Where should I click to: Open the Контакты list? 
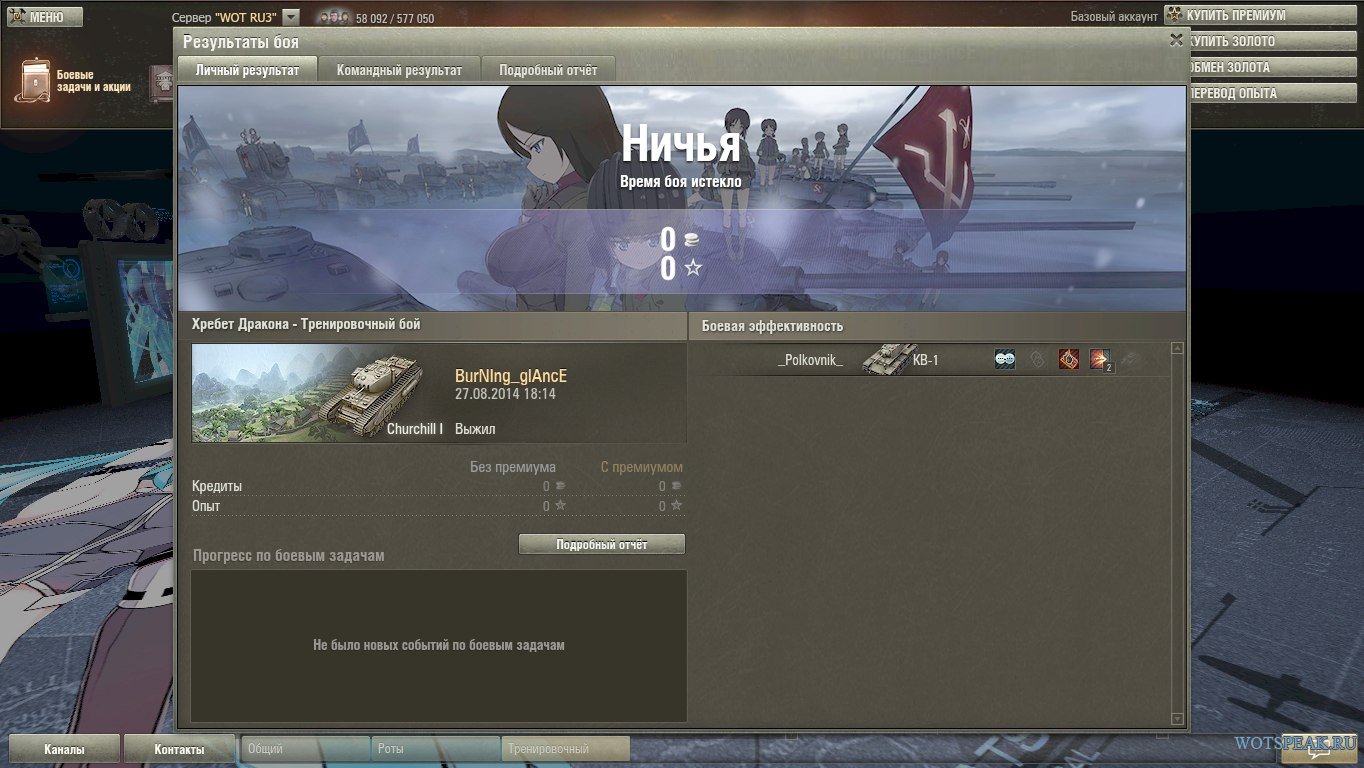pos(179,749)
